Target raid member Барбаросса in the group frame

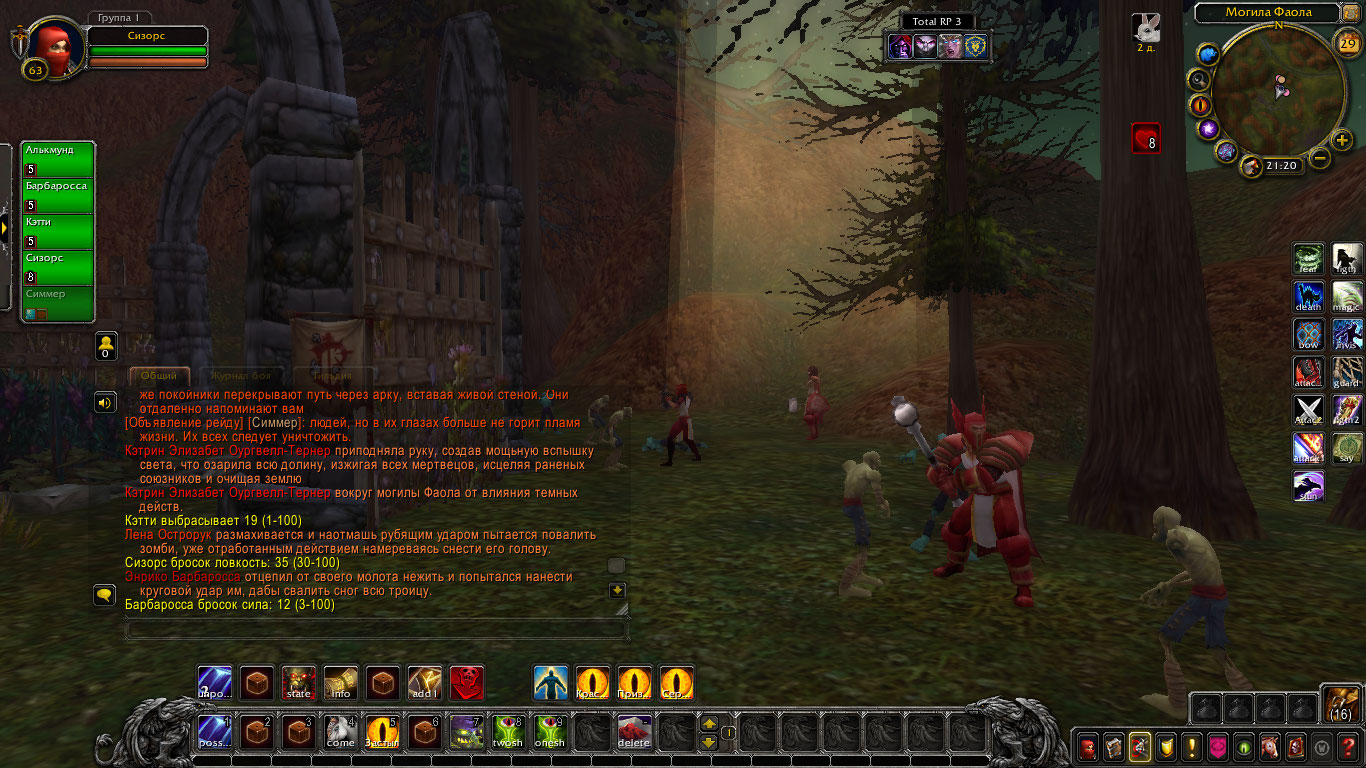(x=58, y=194)
